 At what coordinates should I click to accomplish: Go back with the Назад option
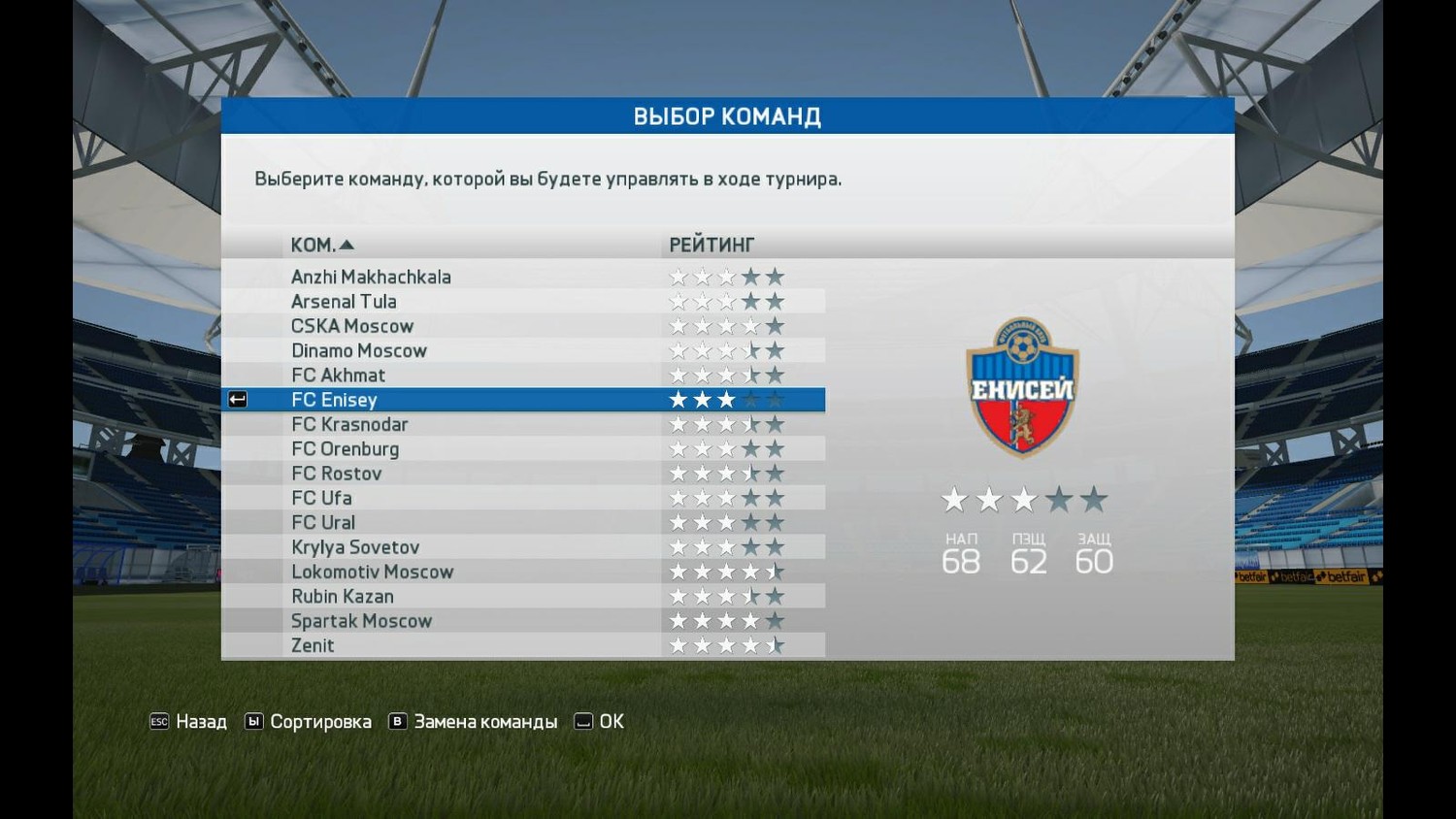189,722
